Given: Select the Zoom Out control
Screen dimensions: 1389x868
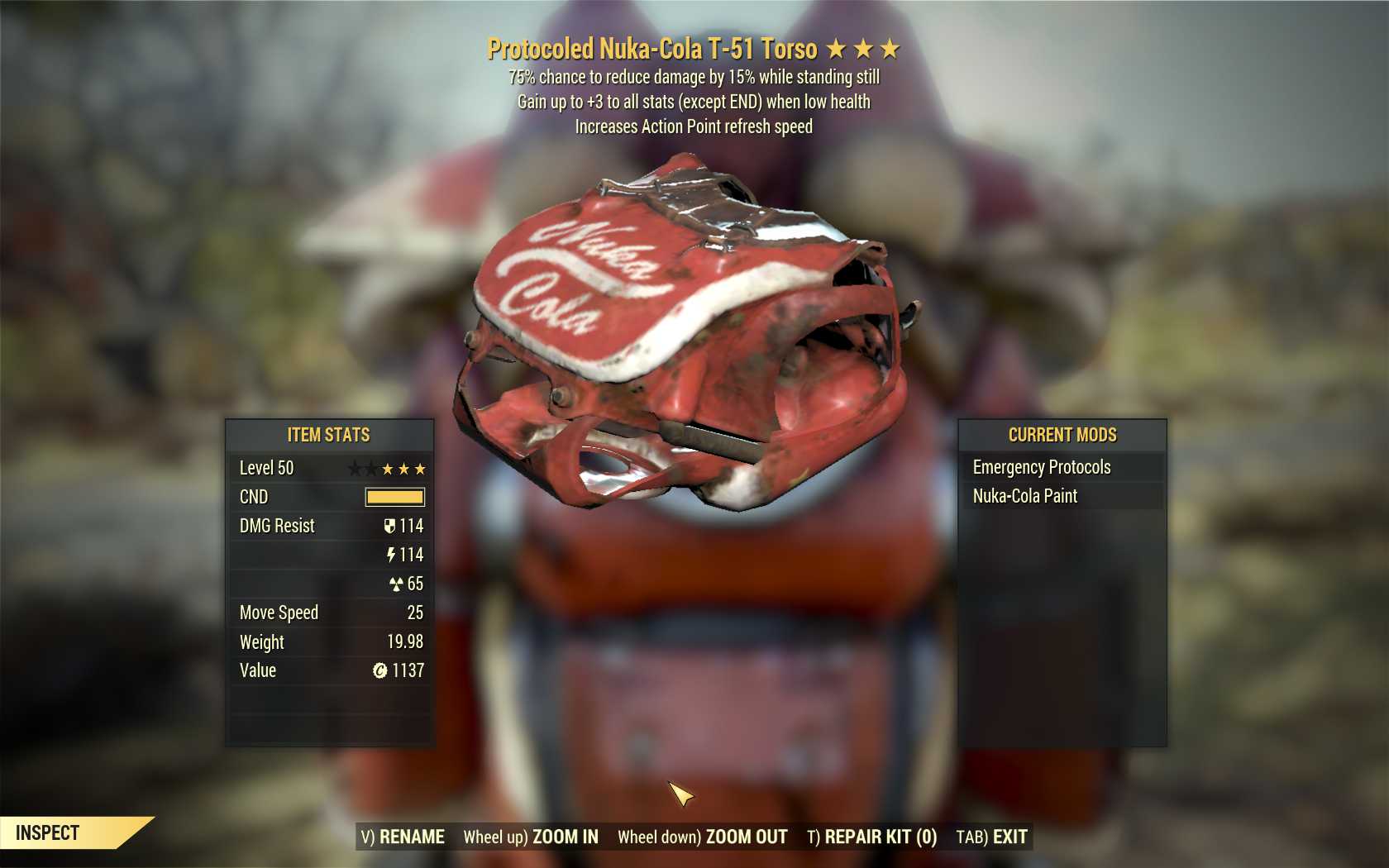Looking at the screenshot, I should (703, 837).
